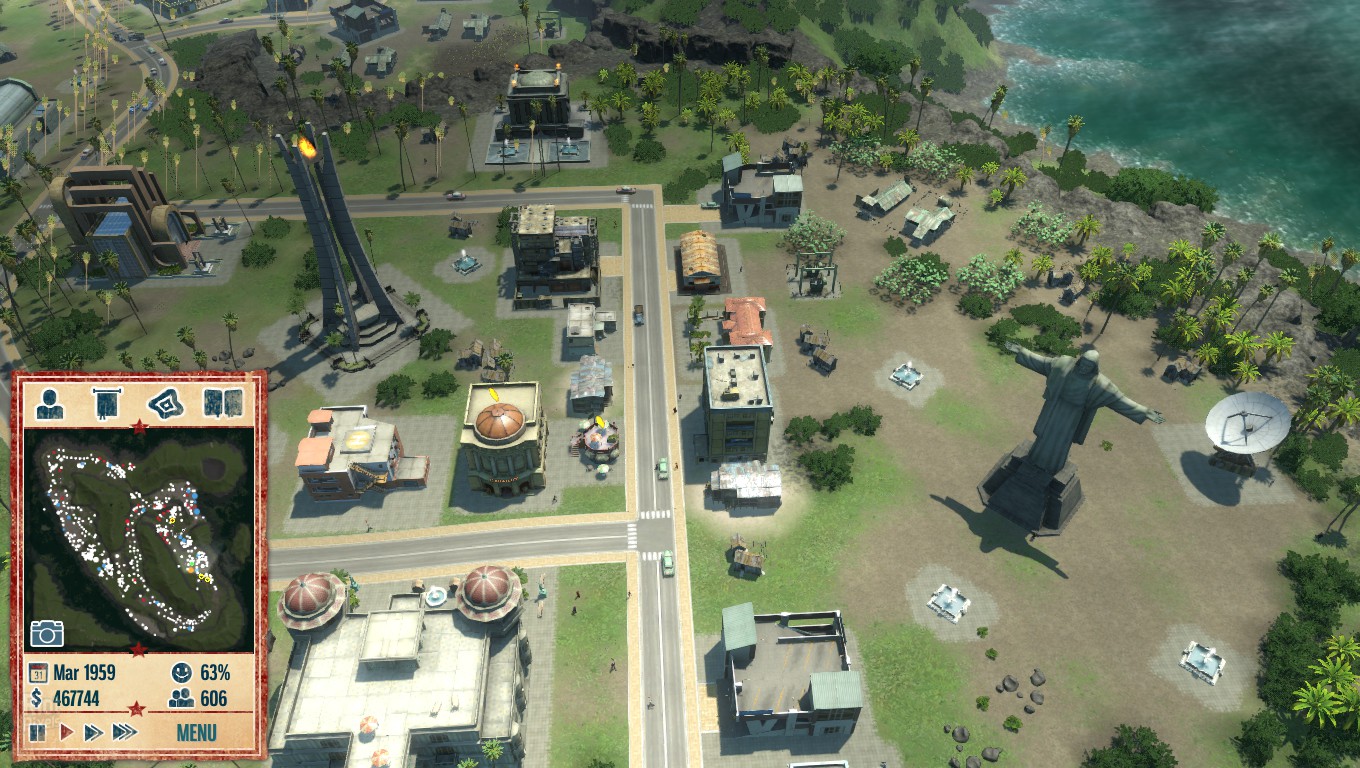Open the edicts scroll icon
1360x768 pixels.
point(107,402)
